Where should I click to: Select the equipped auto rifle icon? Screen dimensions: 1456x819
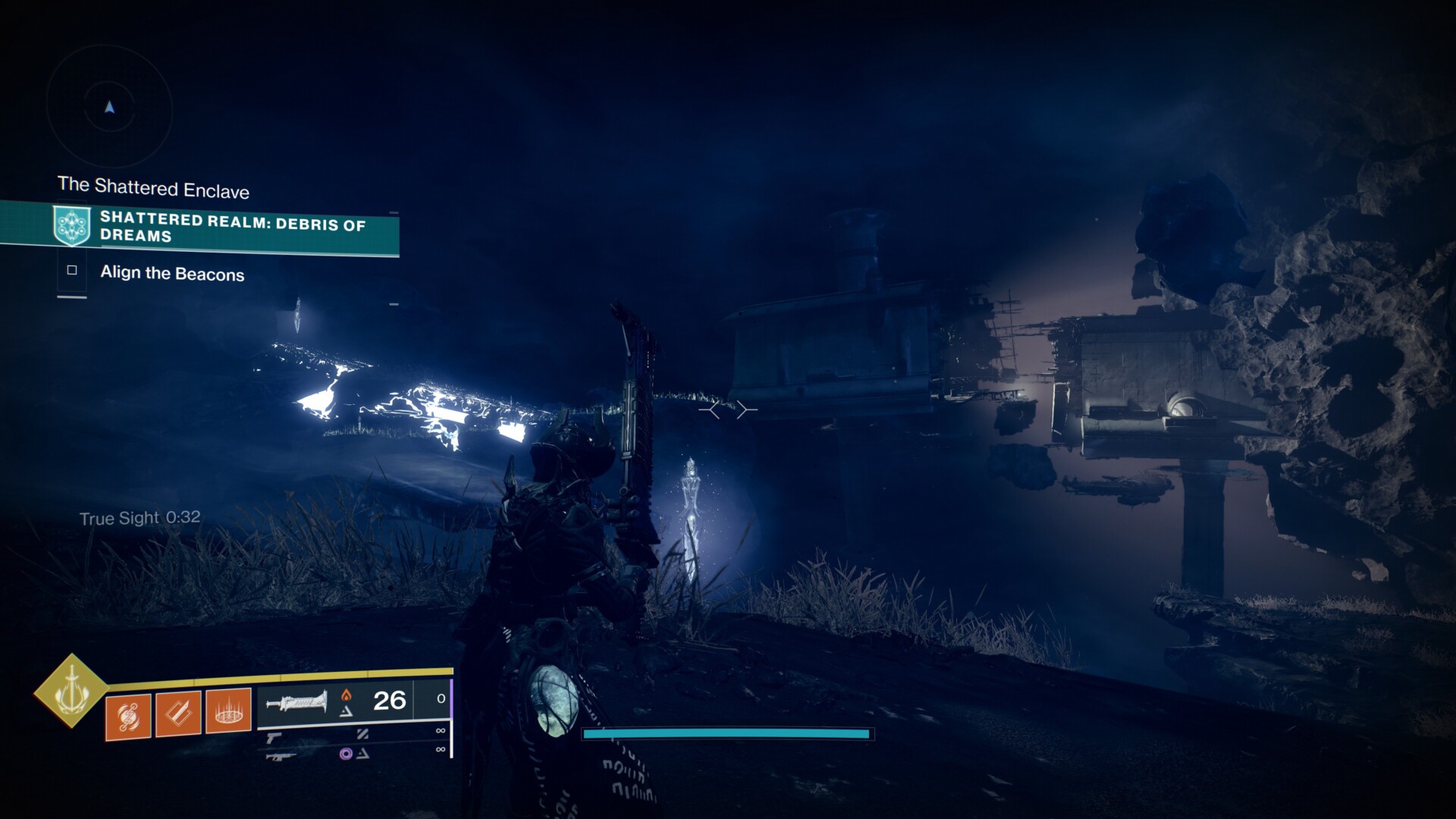click(297, 703)
